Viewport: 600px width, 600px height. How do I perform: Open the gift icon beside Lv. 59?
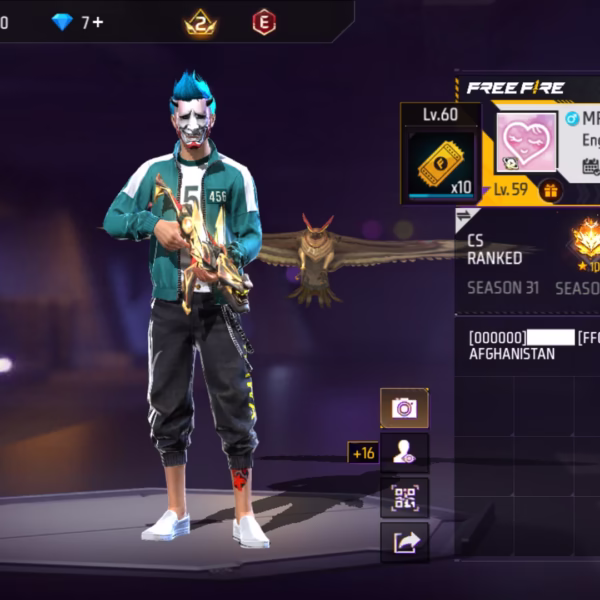click(549, 189)
